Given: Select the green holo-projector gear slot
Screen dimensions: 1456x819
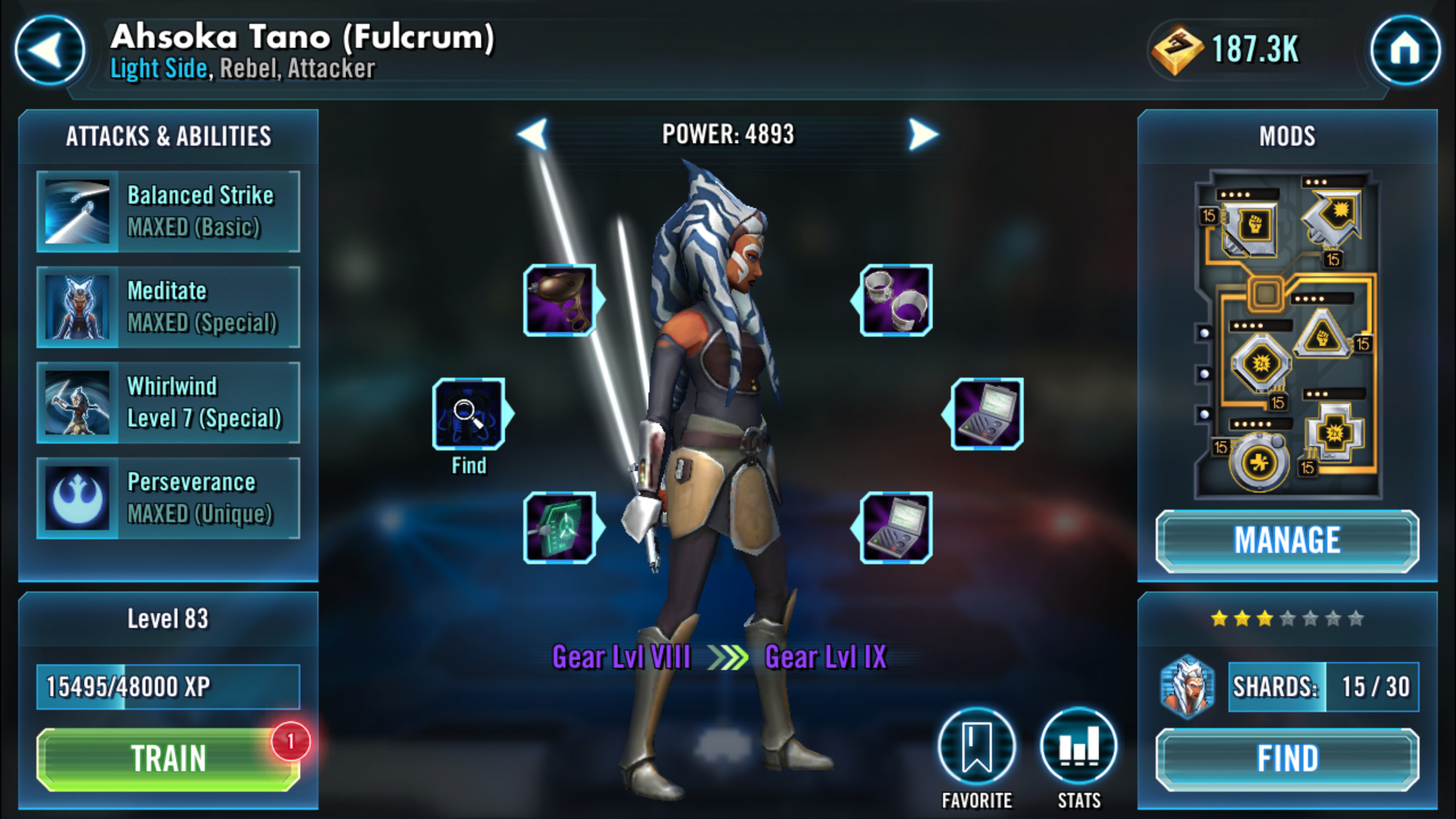Looking at the screenshot, I should (x=560, y=527).
